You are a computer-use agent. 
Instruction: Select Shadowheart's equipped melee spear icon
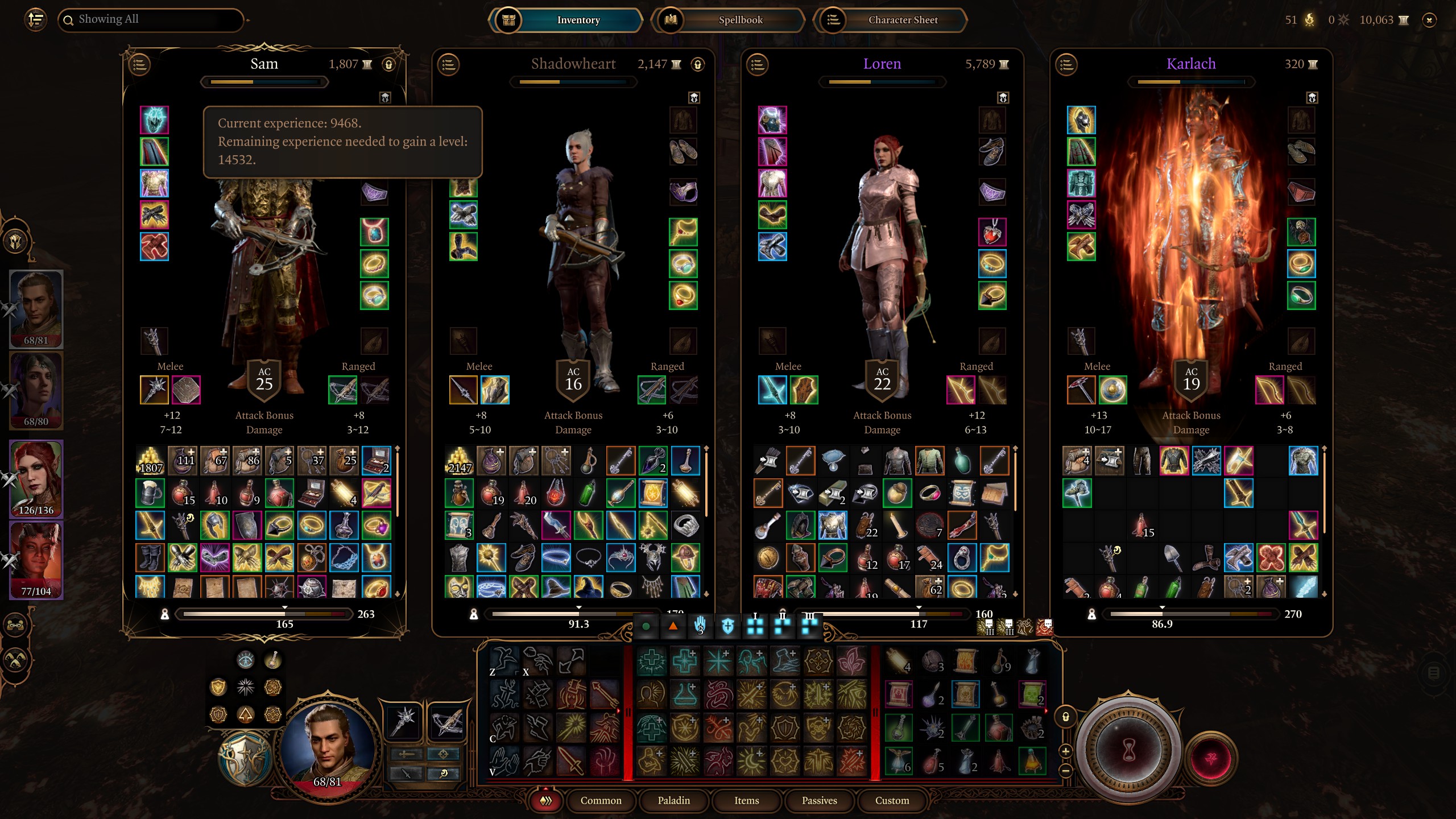tap(464, 390)
